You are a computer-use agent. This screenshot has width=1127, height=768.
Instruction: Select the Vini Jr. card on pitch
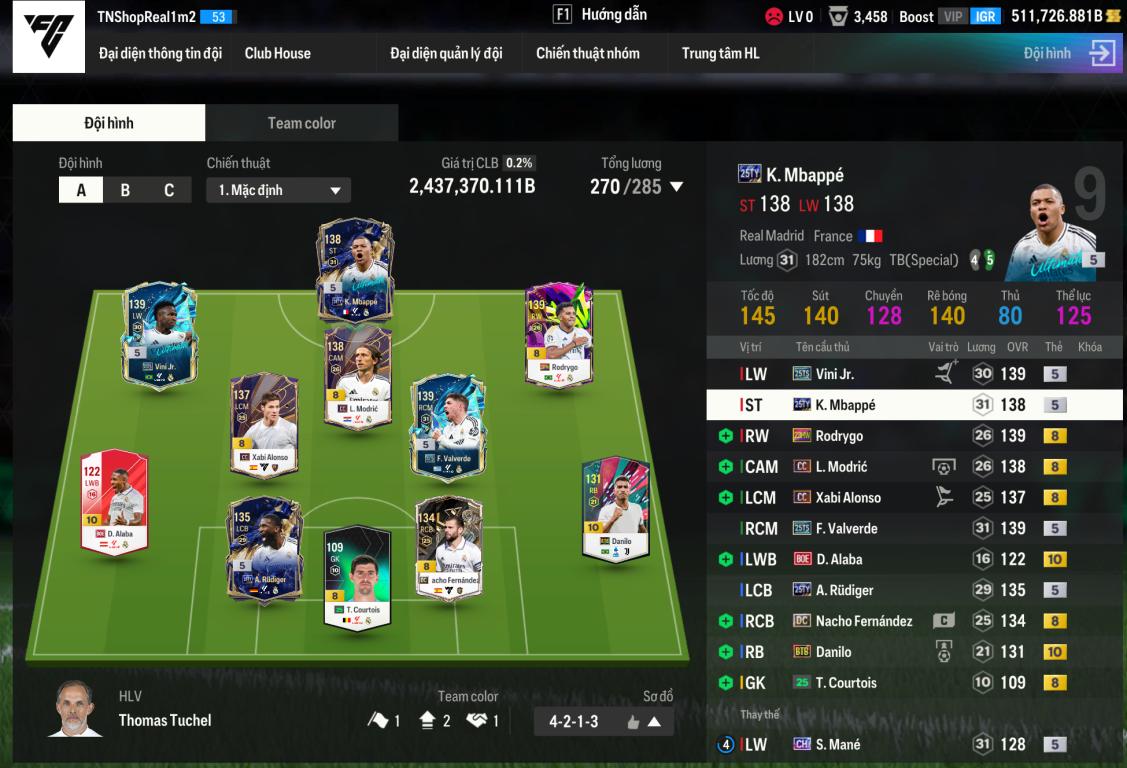click(x=159, y=335)
